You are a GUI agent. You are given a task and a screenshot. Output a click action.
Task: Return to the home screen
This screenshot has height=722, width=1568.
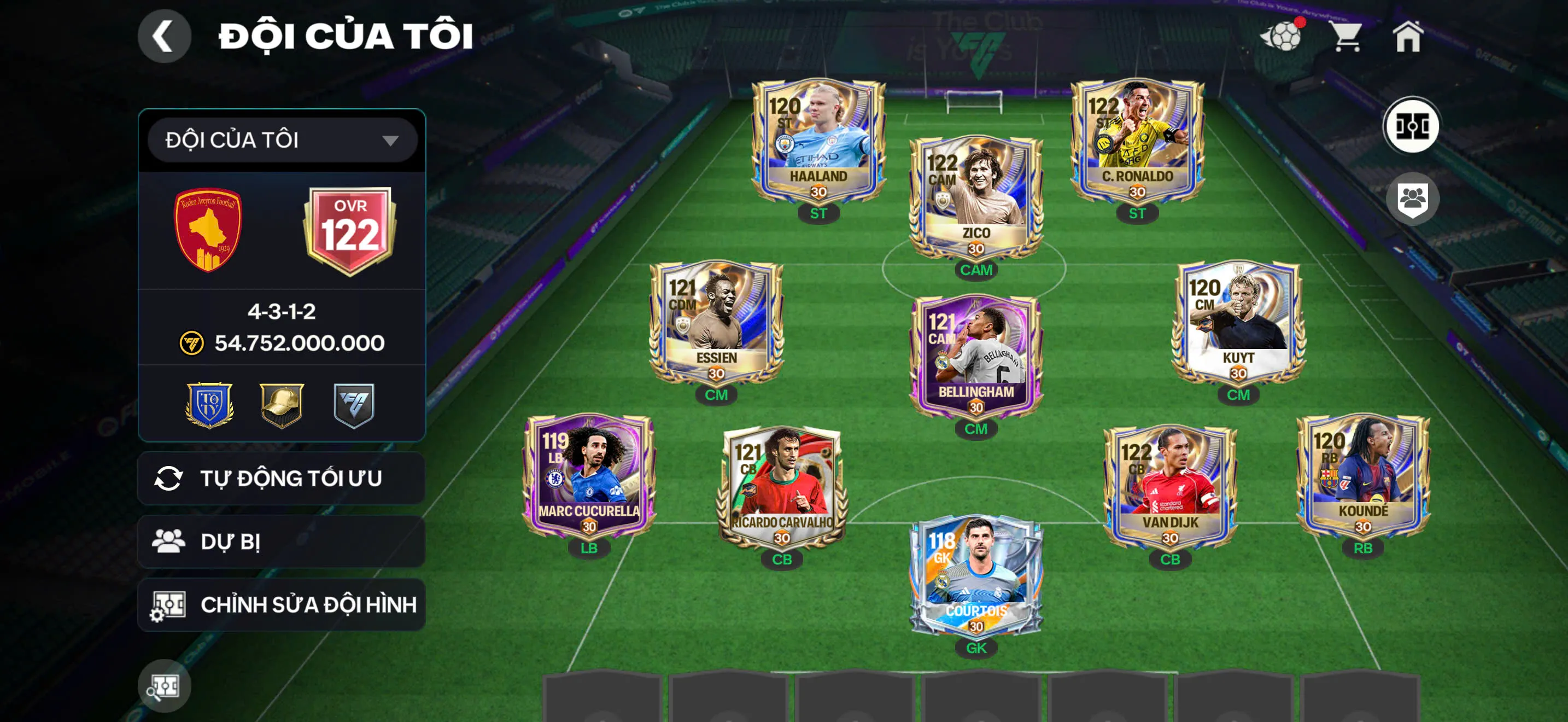pos(1408,37)
